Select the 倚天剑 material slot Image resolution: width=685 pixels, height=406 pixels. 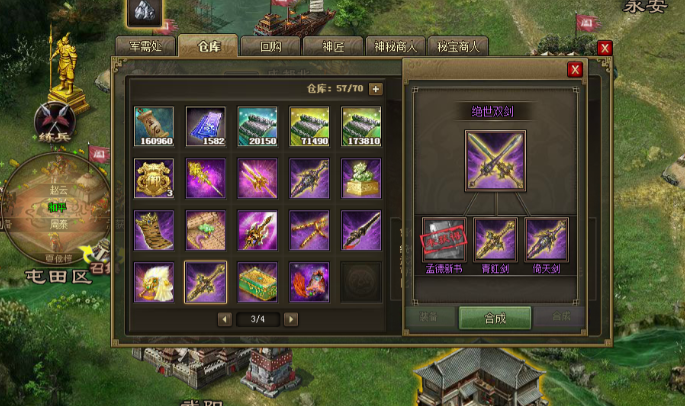click(x=547, y=239)
